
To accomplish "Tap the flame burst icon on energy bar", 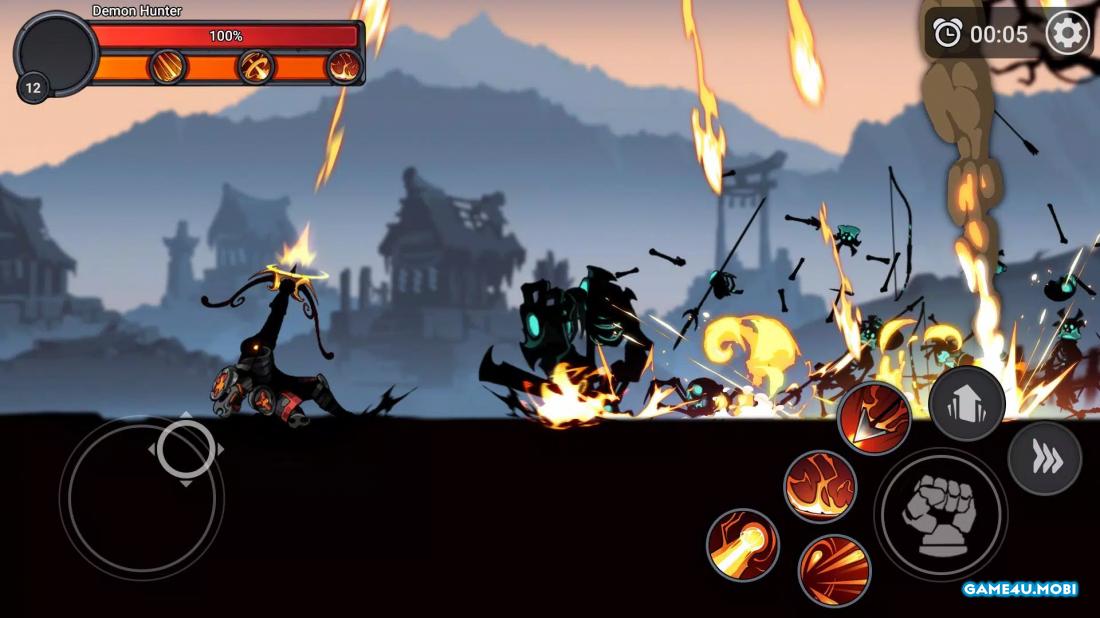I will point(343,67).
